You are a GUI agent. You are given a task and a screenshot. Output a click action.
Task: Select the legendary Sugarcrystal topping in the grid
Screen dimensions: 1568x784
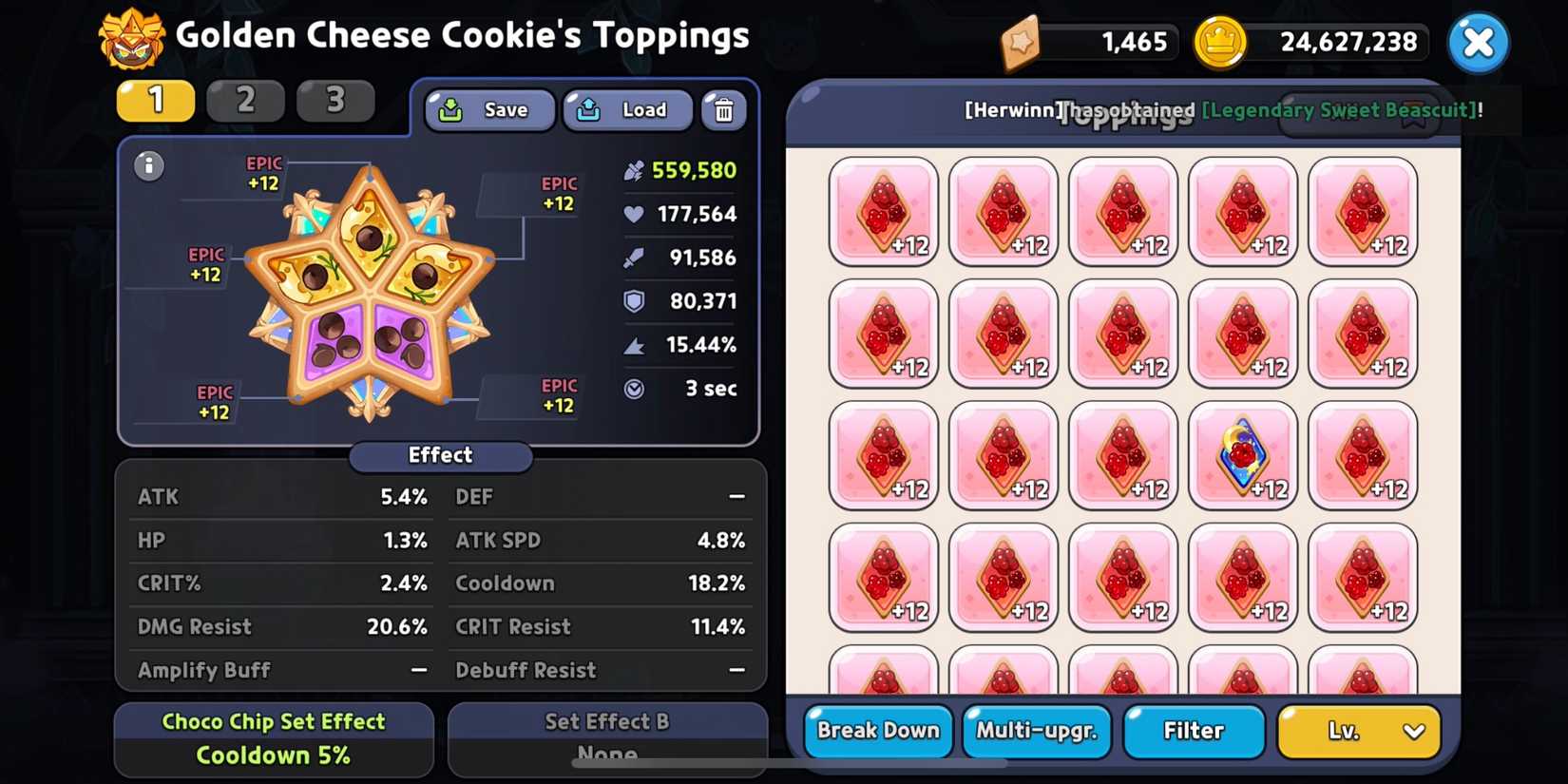point(1243,456)
